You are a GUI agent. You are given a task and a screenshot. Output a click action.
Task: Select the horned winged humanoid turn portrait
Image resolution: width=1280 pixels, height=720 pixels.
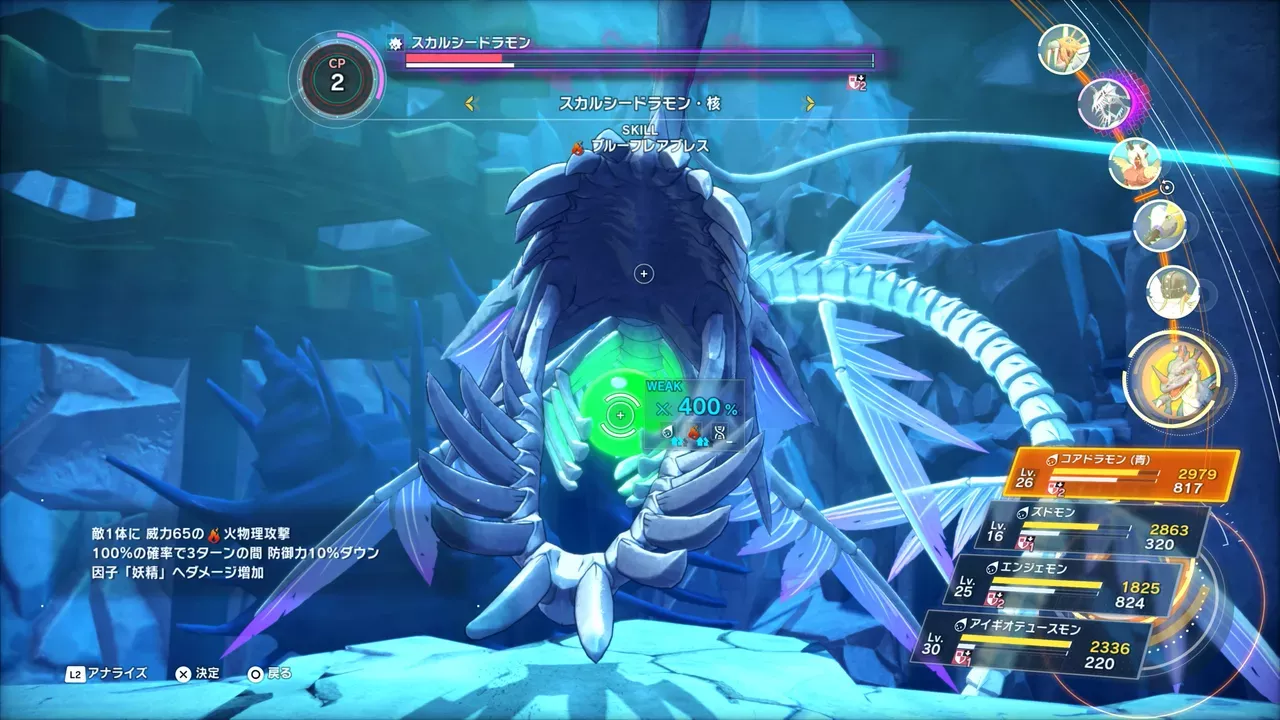1134,162
